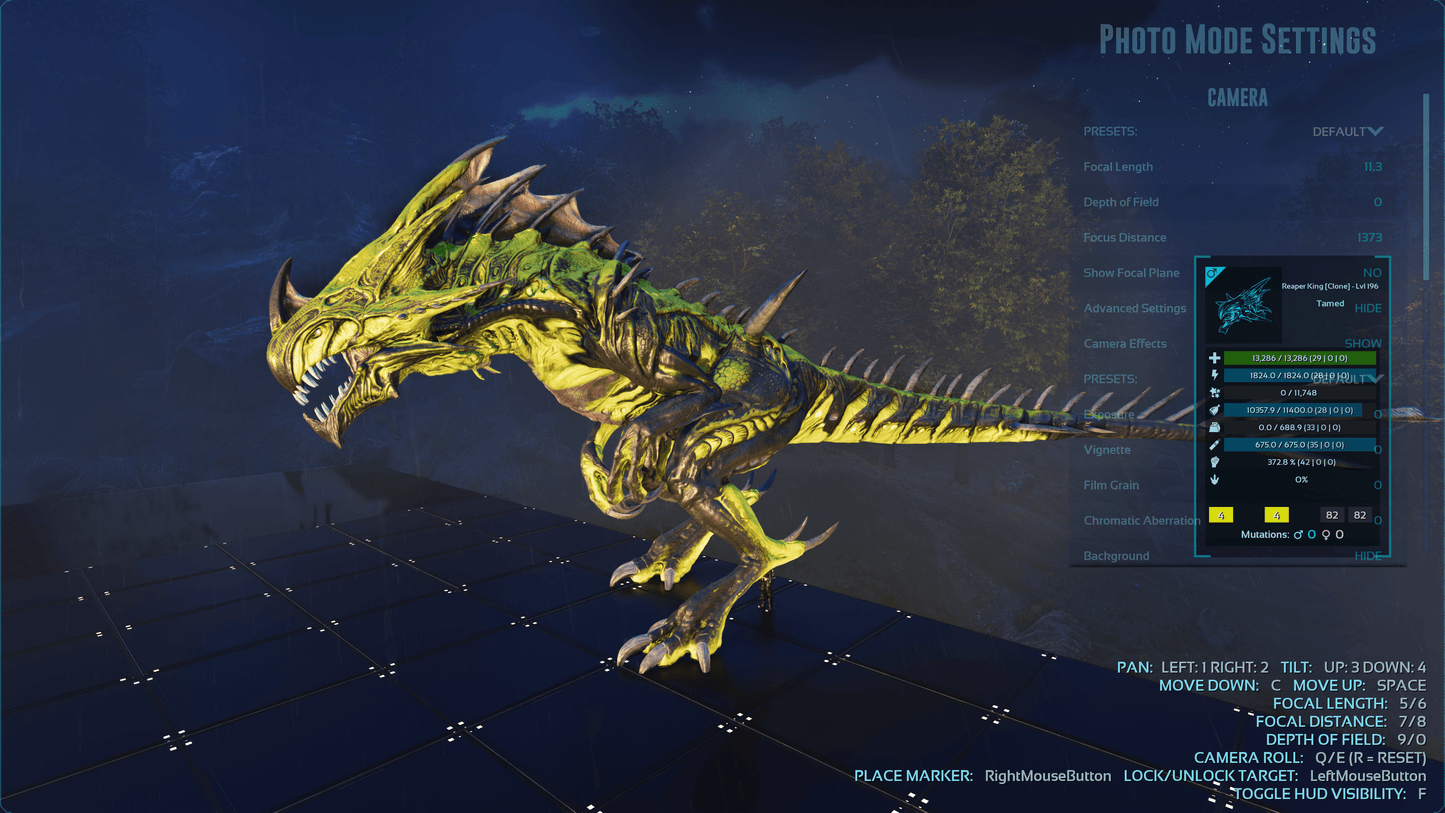Image resolution: width=1445 pixels, height=813 pixels.
Task: Select the Vignette setting row
Action: point(1107,450)
